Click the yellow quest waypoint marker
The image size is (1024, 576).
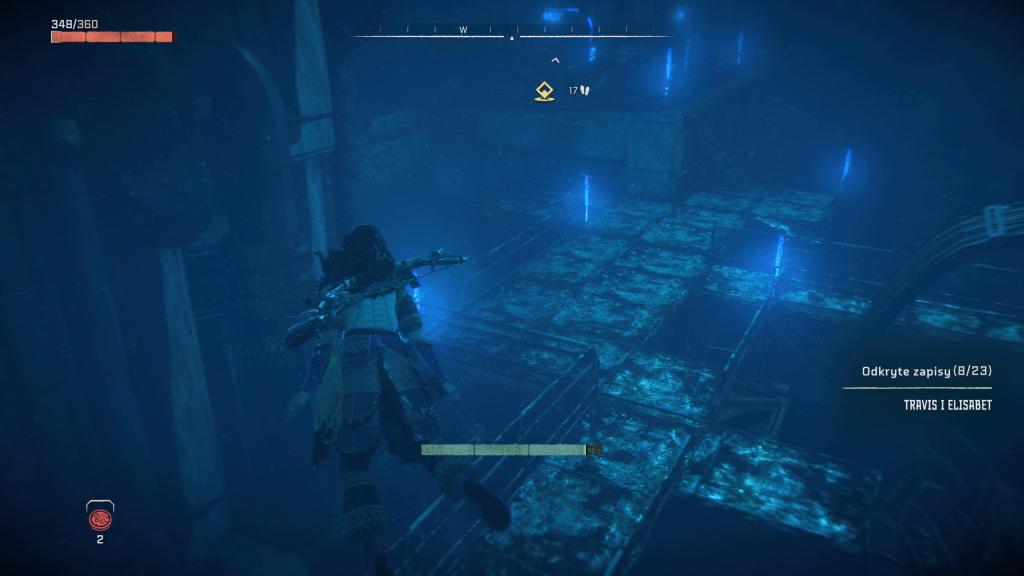[x=543, y=91]
